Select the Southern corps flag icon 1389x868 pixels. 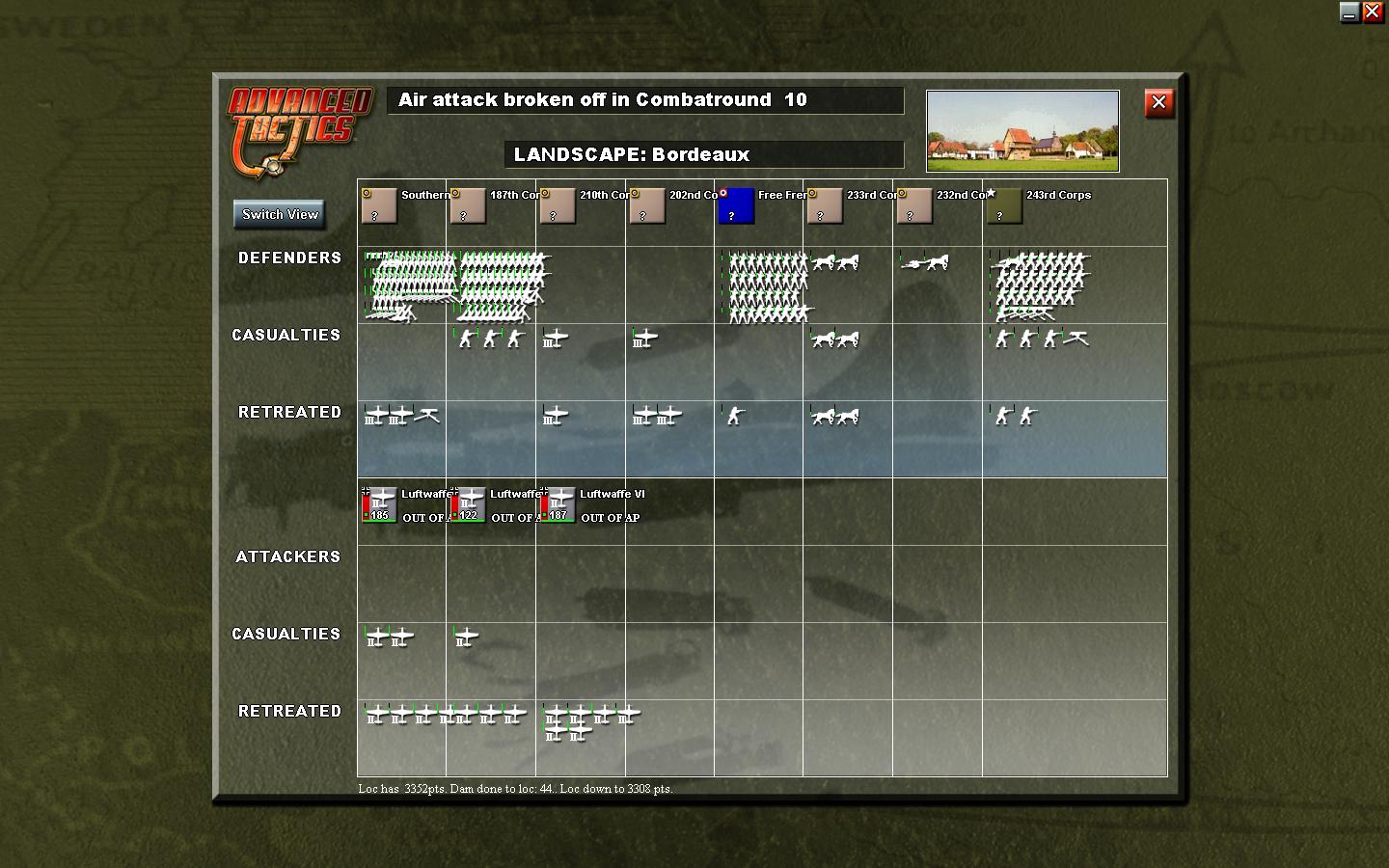pos(379,206)
